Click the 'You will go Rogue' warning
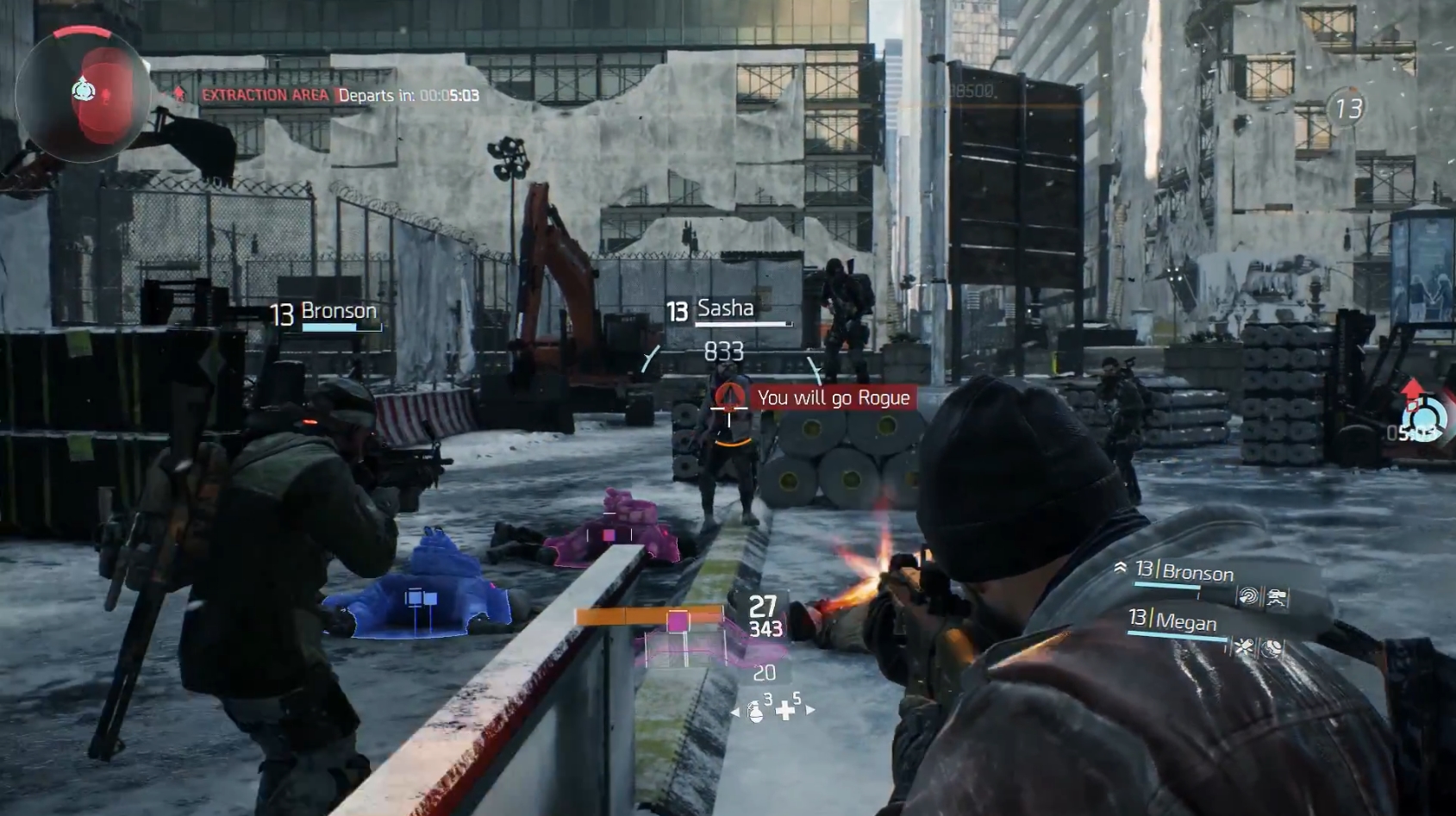The image size is (1456, 816). tap(833, 397)
